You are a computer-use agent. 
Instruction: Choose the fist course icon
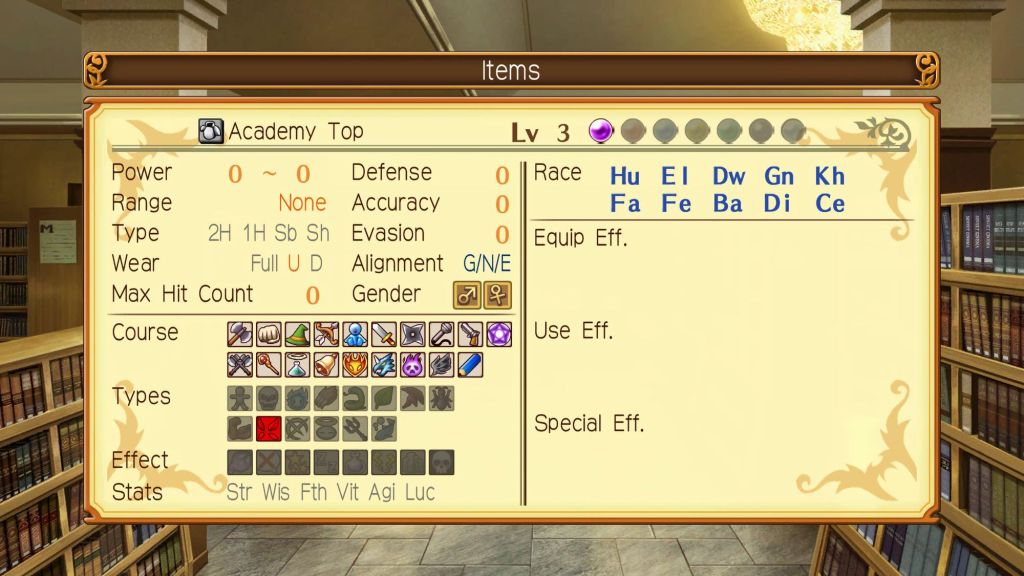269,334
